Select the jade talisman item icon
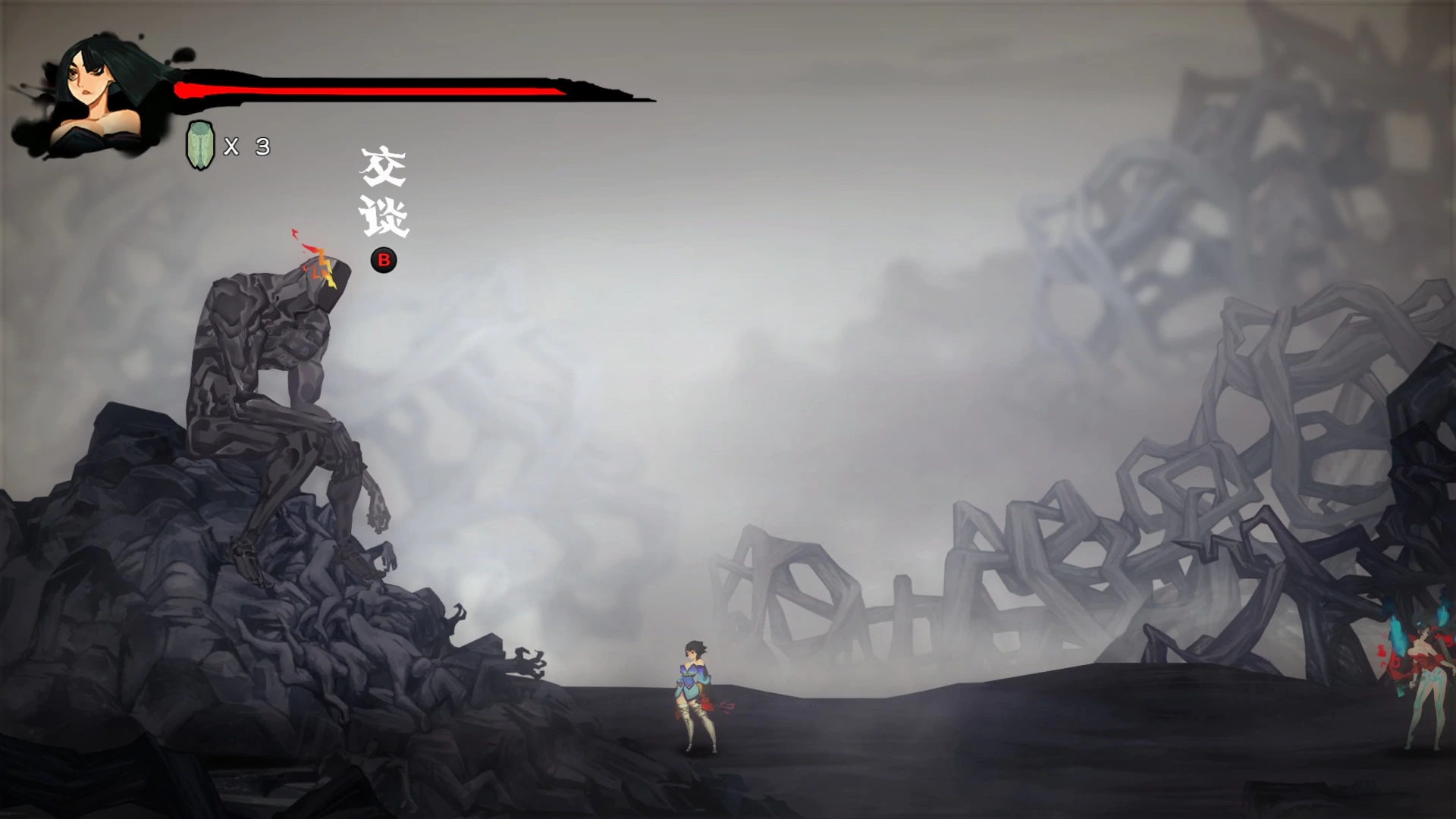This screenshot has height=819, width=1456. (199, 141)
